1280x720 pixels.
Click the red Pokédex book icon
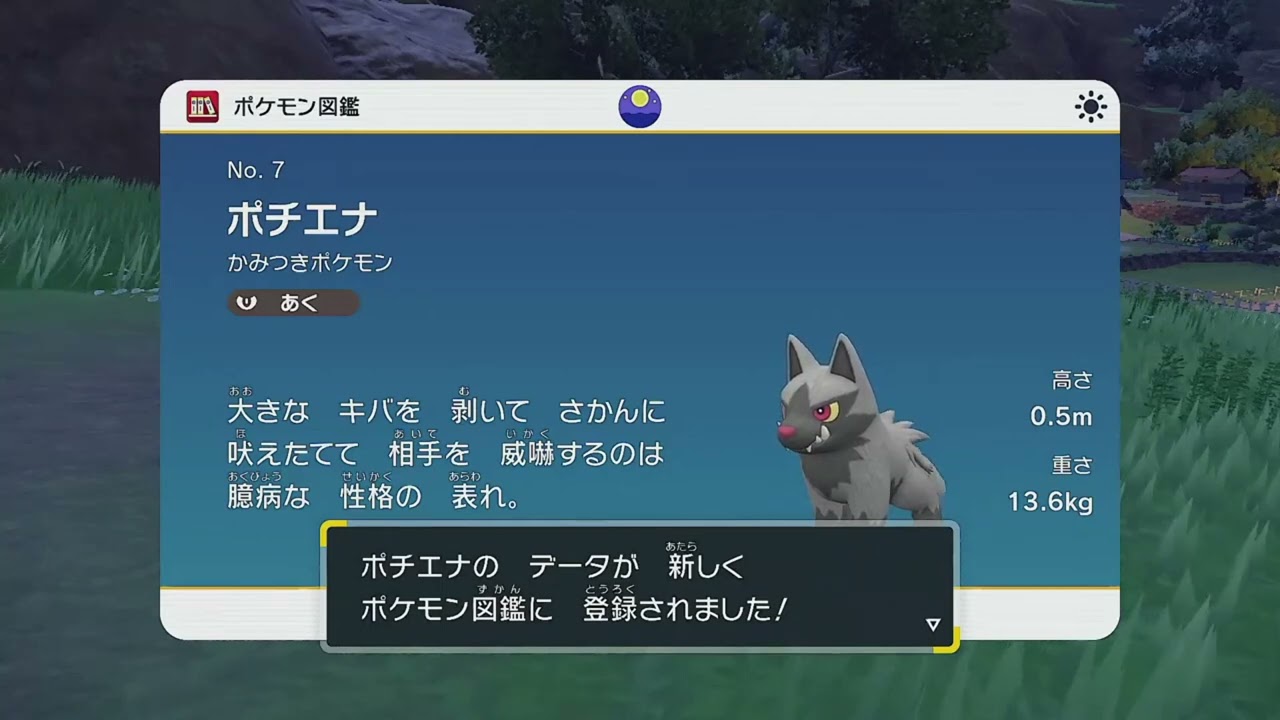[x=202, y=106]
